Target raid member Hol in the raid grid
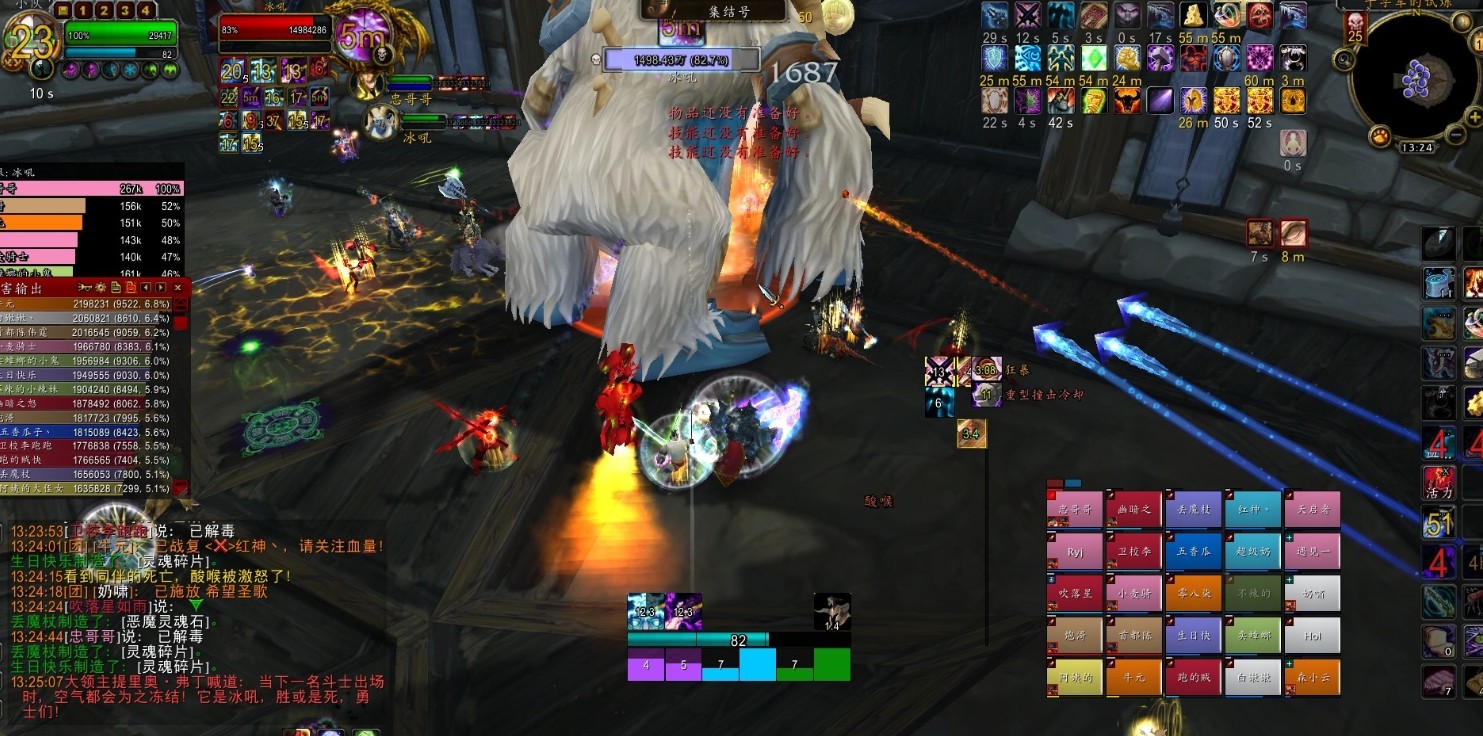The height and width of the screenshot is (736, 1483). coord(1312,635)
